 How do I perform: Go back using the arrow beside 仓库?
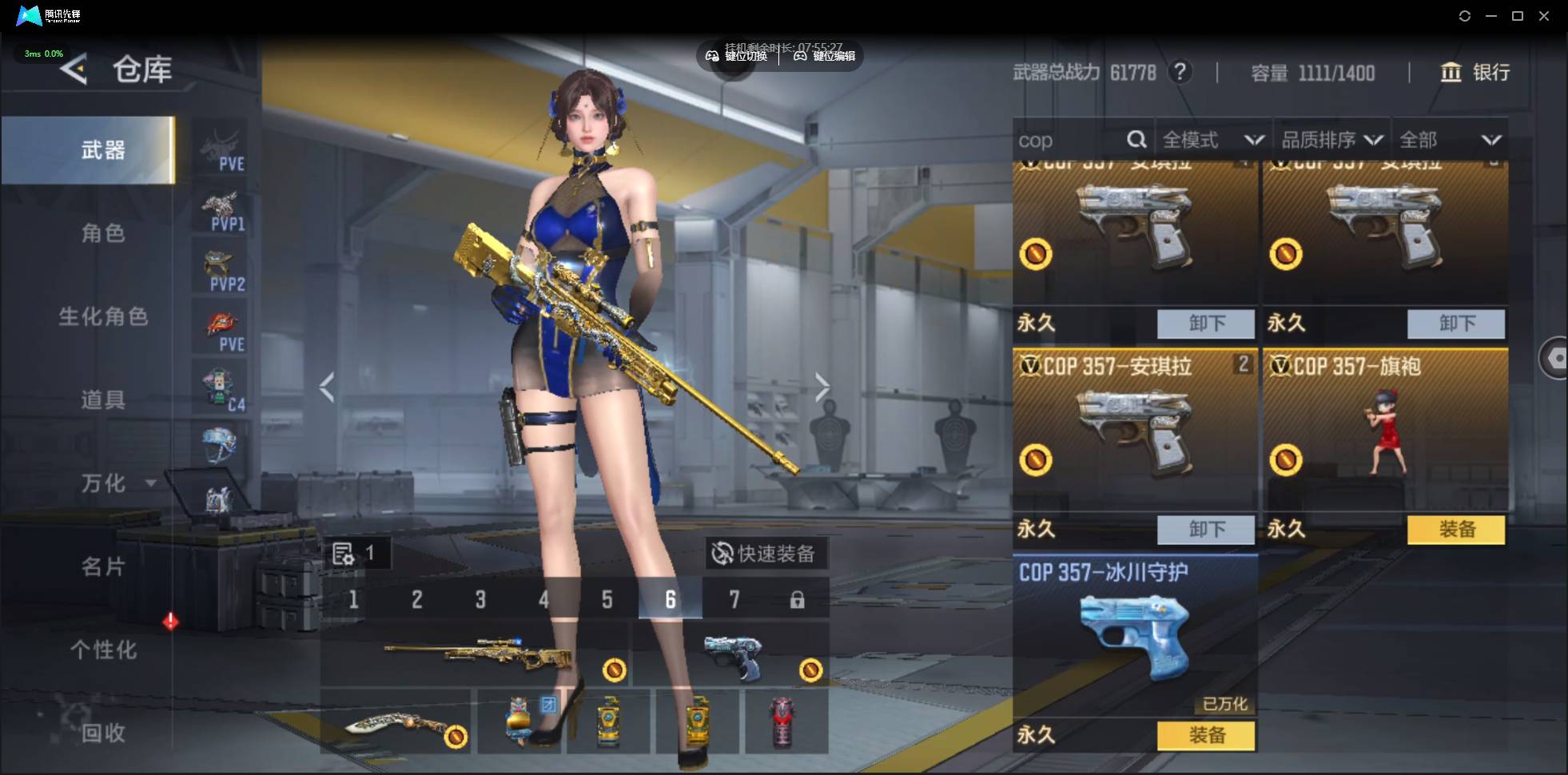[x=74, y=70]
